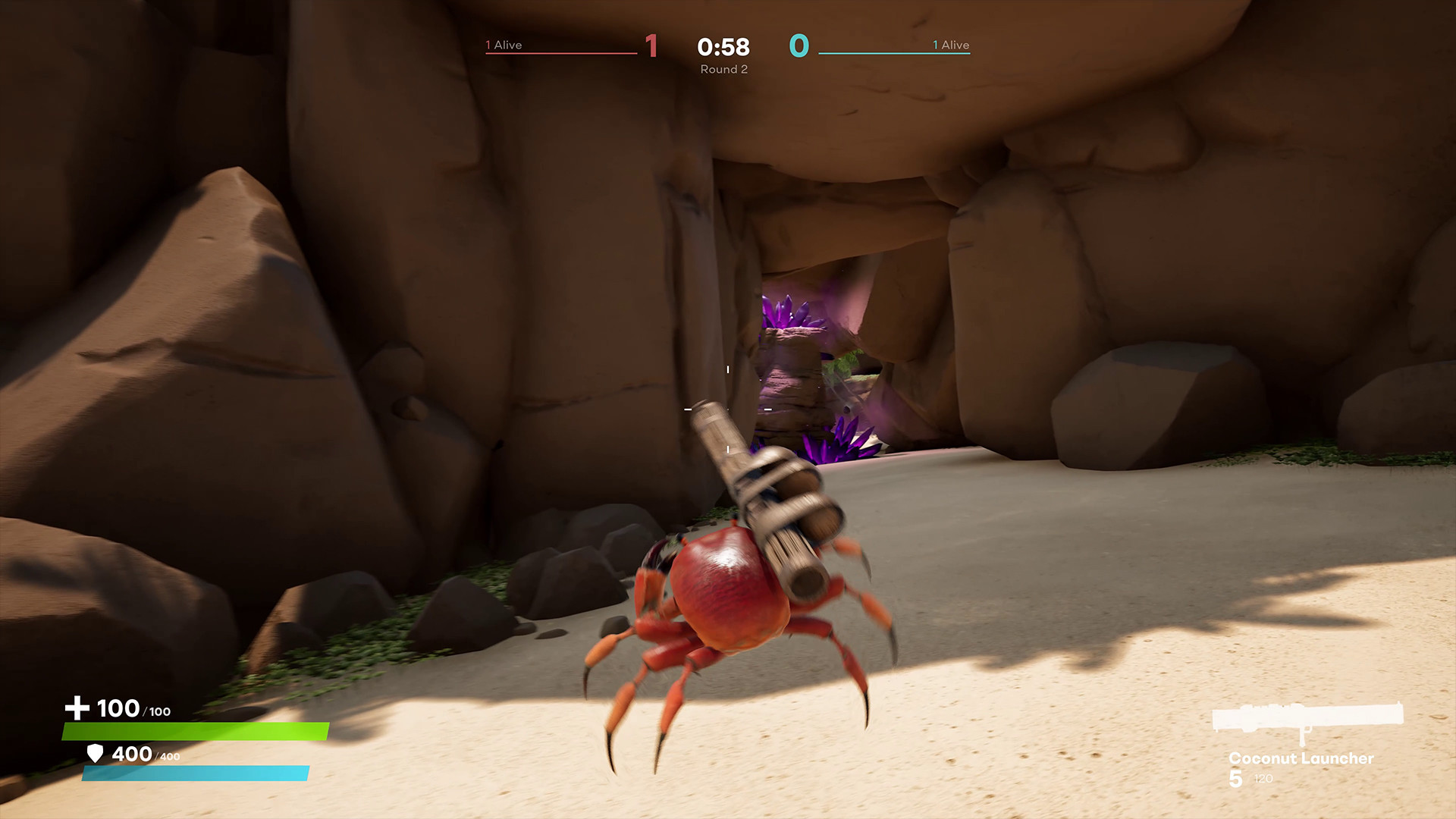Screen dimensions: 1456x819
Task: Click the match timer reading 0:58
Action: 723,47
